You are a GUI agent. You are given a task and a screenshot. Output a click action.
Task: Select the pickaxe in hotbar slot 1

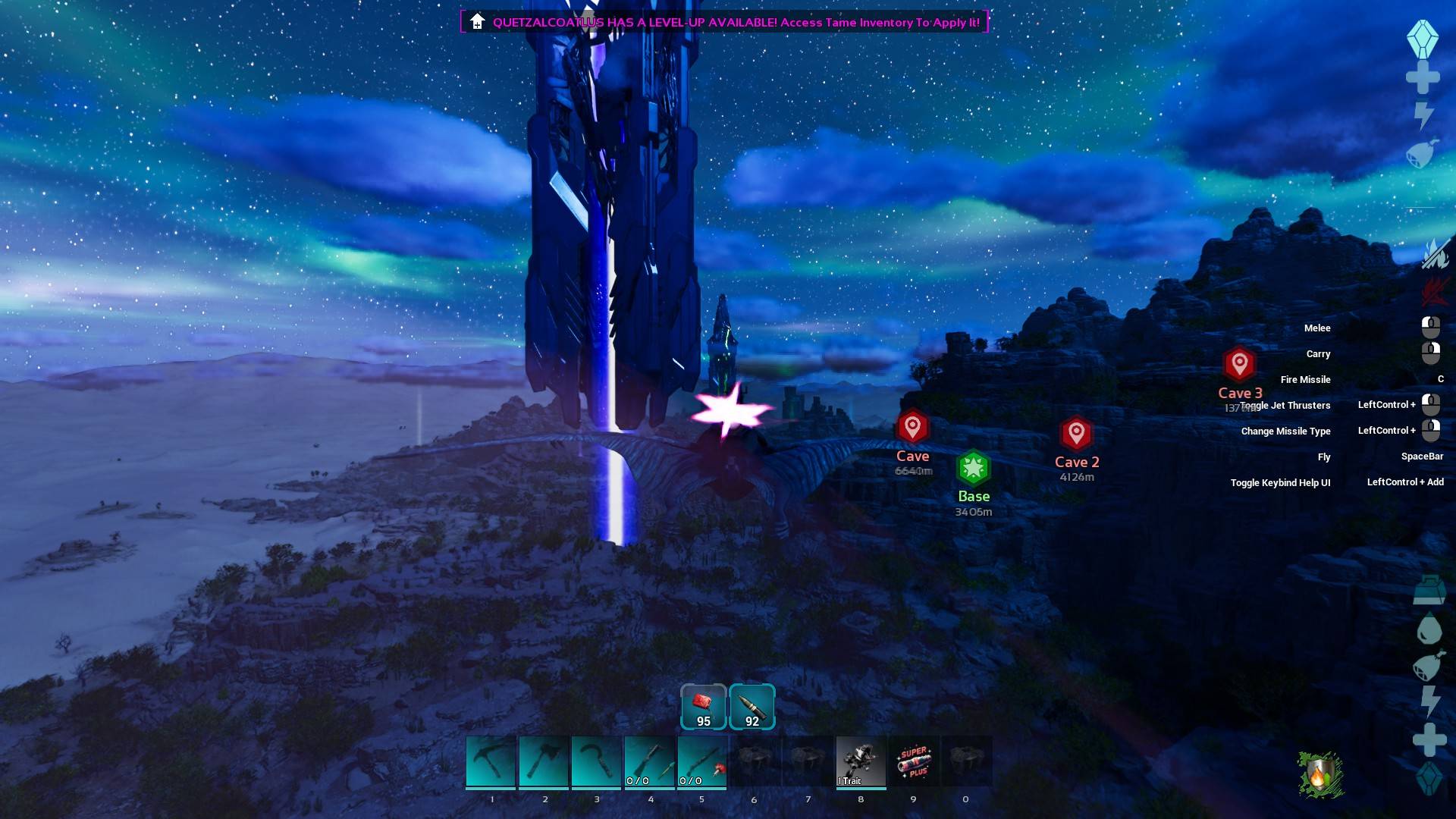(491, 761)
